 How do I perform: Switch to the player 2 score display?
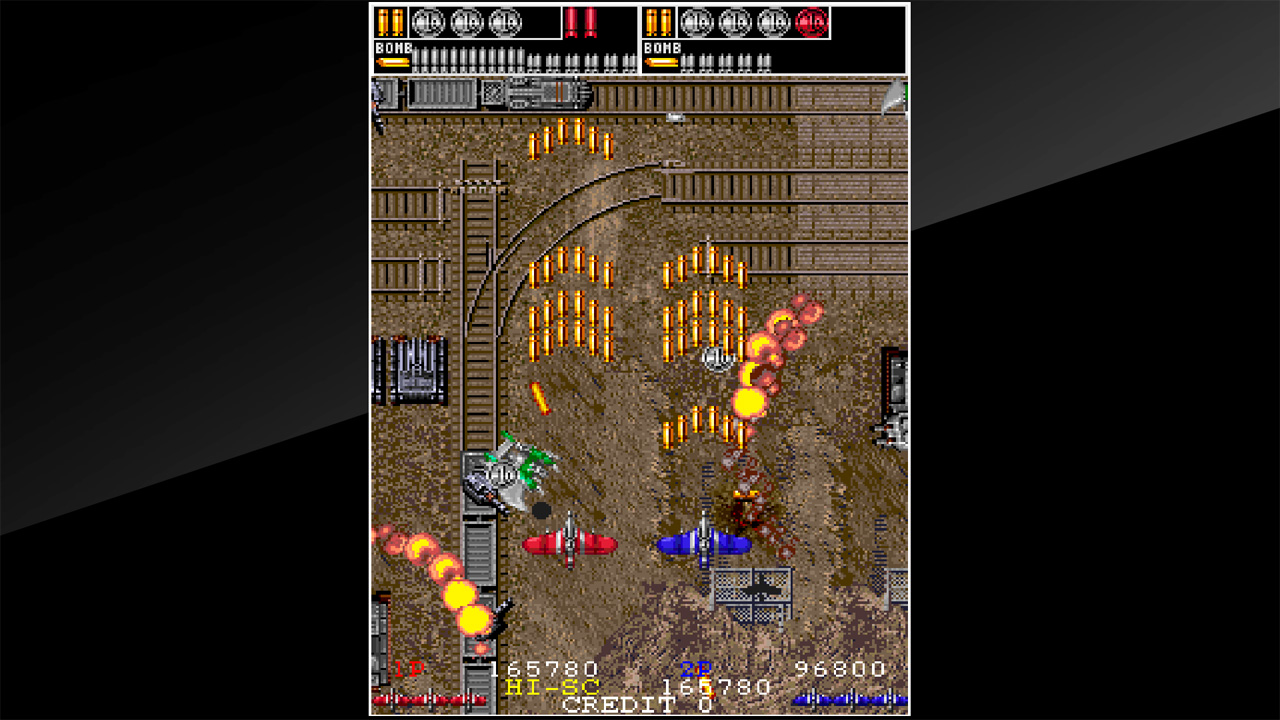pos(838,667)
